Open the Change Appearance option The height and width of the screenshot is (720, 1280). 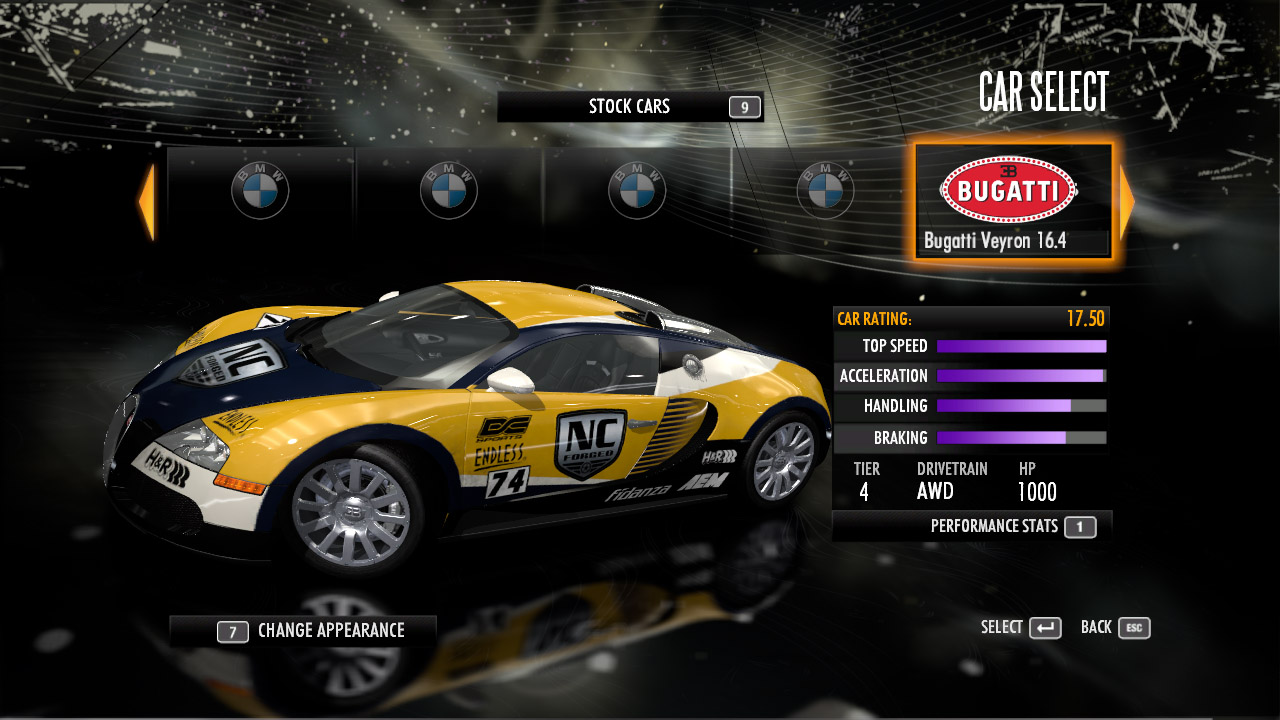(x=303, y=631)
